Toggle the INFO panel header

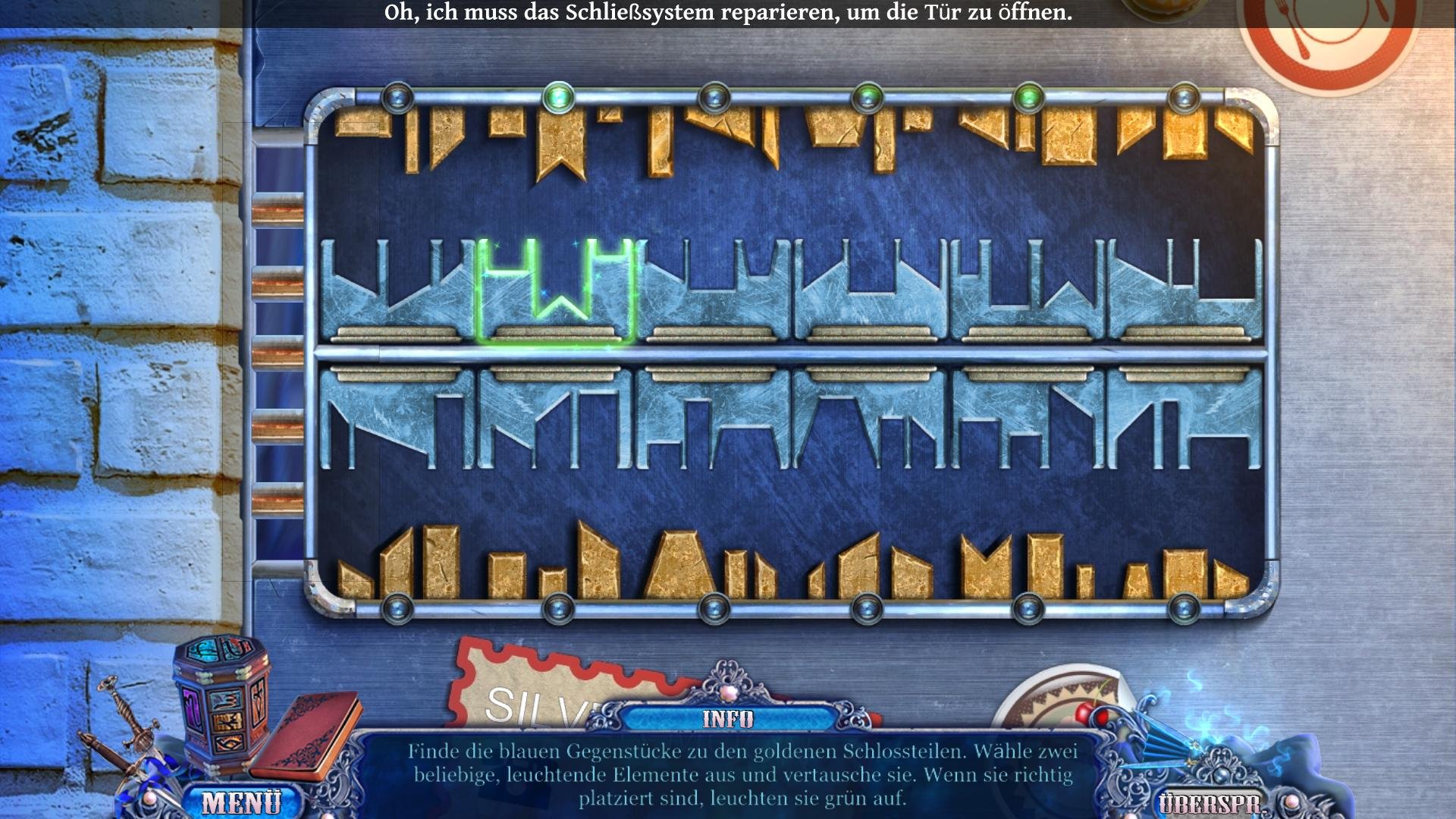pyautogui.click(x=727, y=718)
